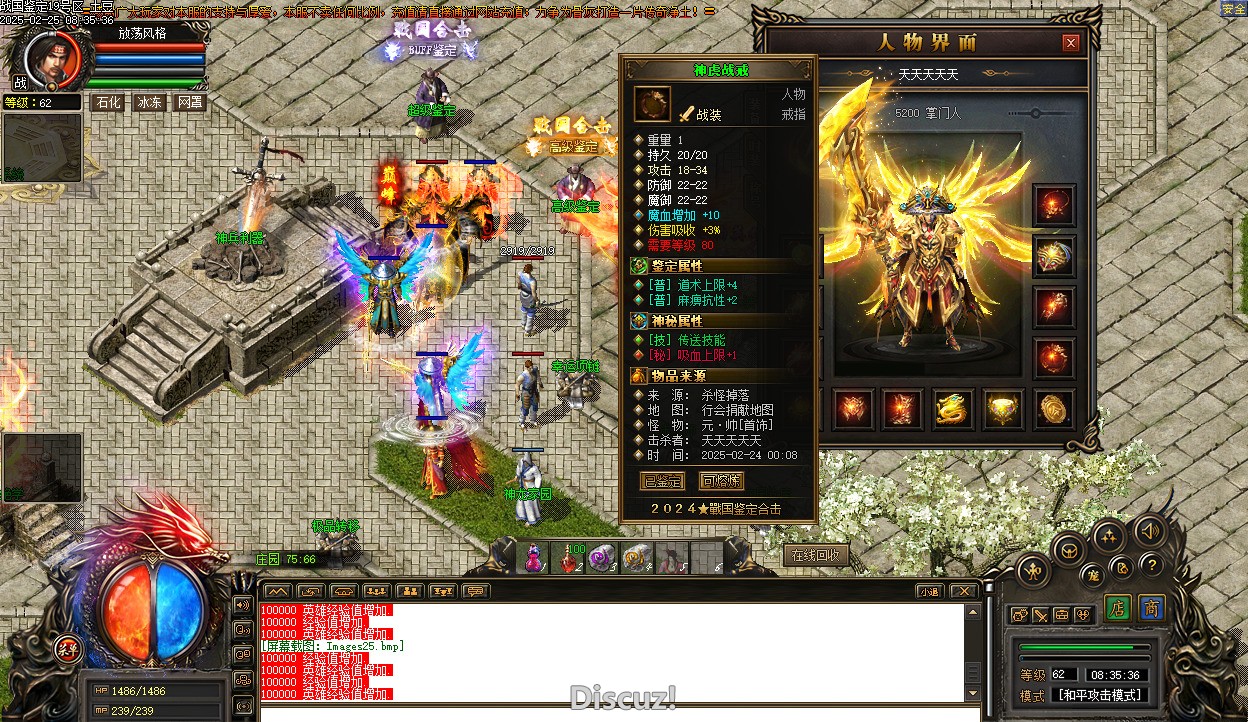The height and width of the screenshot is (722, 1248).
Task: Click the 在线回收 online recycle button
Action: (x=817, y=555)
